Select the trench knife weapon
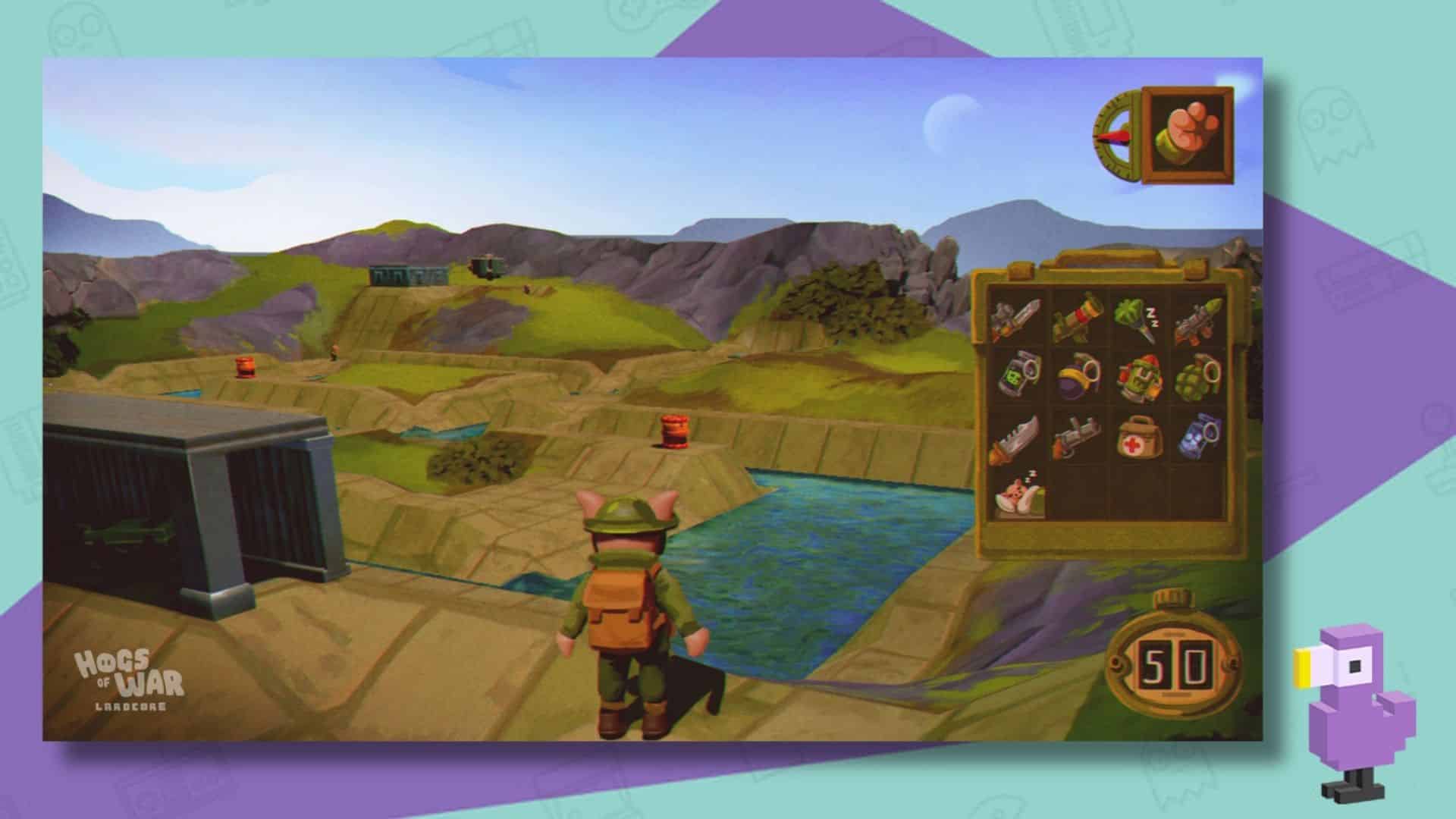Image resolution: width=1456 pixels, height=819 pixels. [x=1016, y=318]
